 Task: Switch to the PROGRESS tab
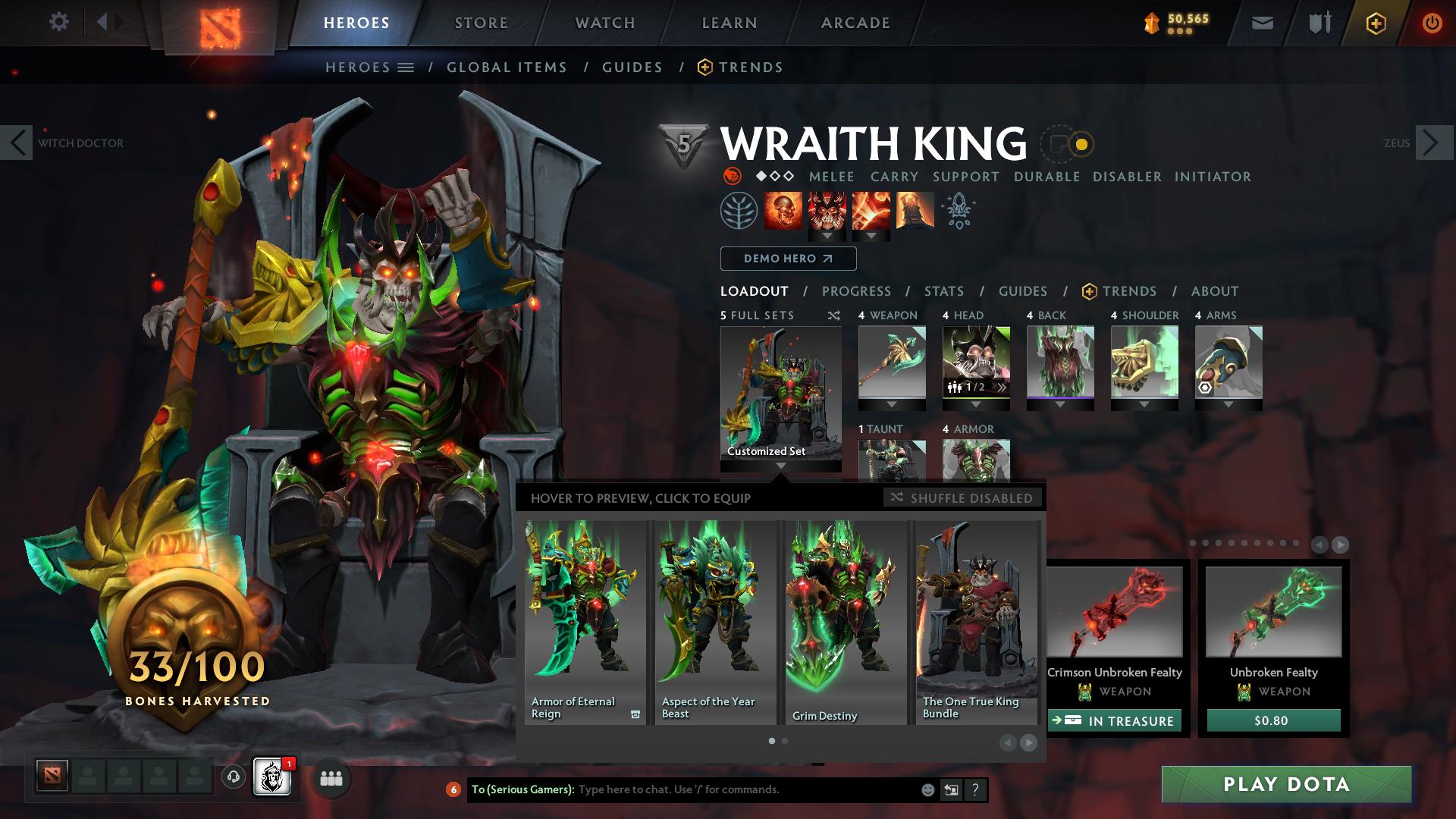coord(857,291)
